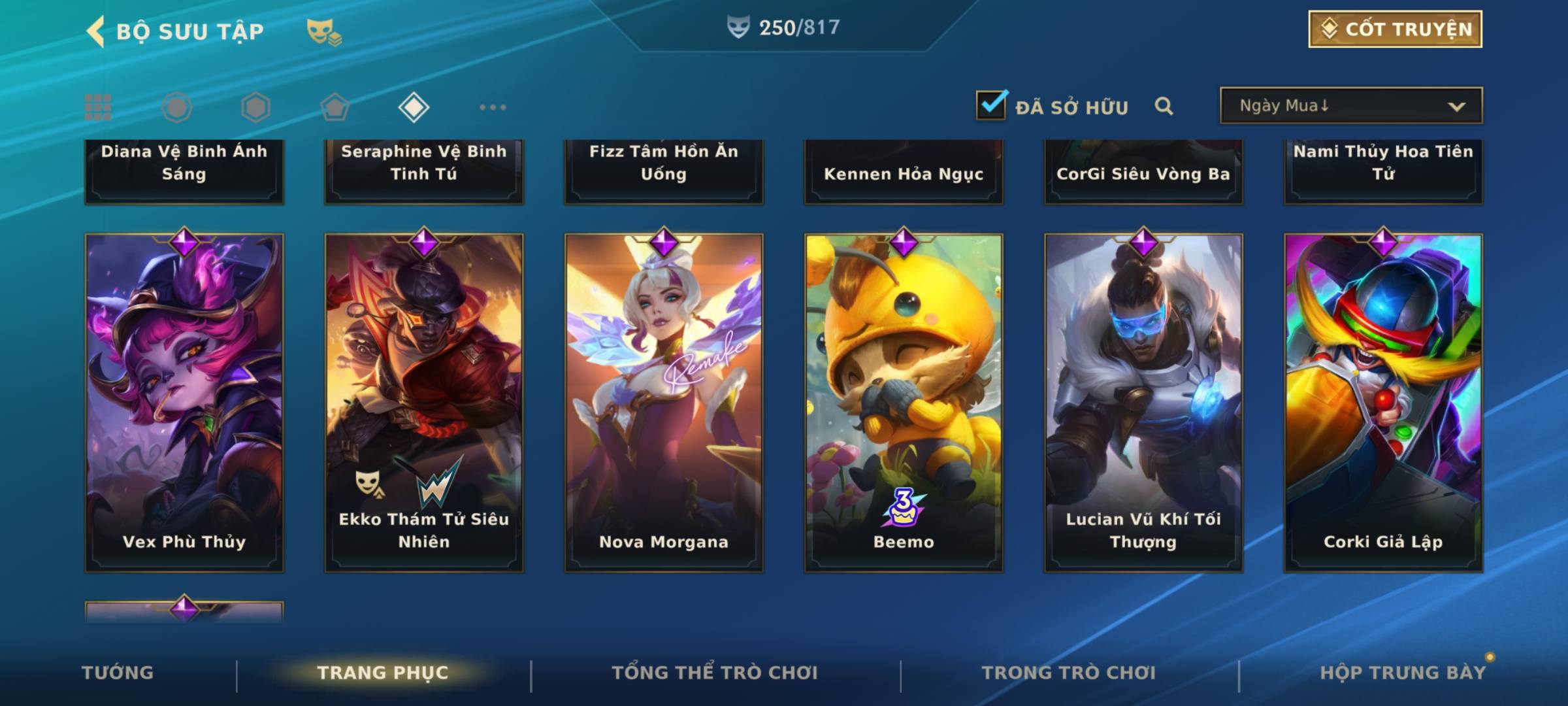Choose the Ekko Thám Tử Siêu Nhiên skin

424,402
